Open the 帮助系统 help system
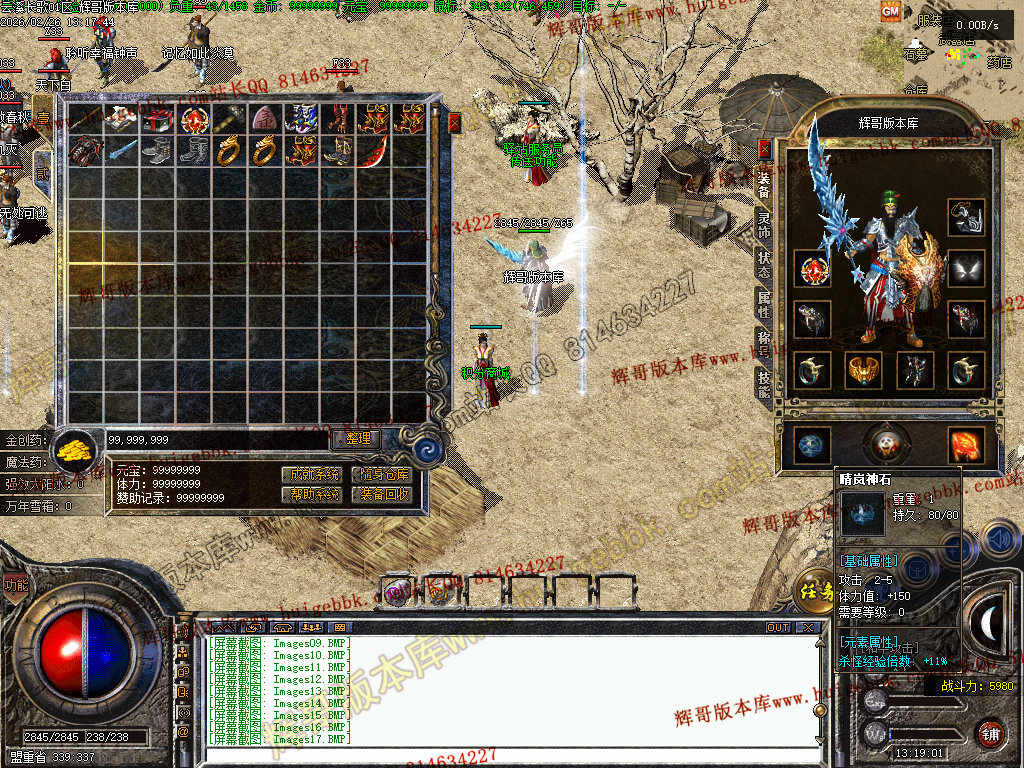Viewport: 1024px width, 768px height. pyautogui.click(x=311, y=494)
